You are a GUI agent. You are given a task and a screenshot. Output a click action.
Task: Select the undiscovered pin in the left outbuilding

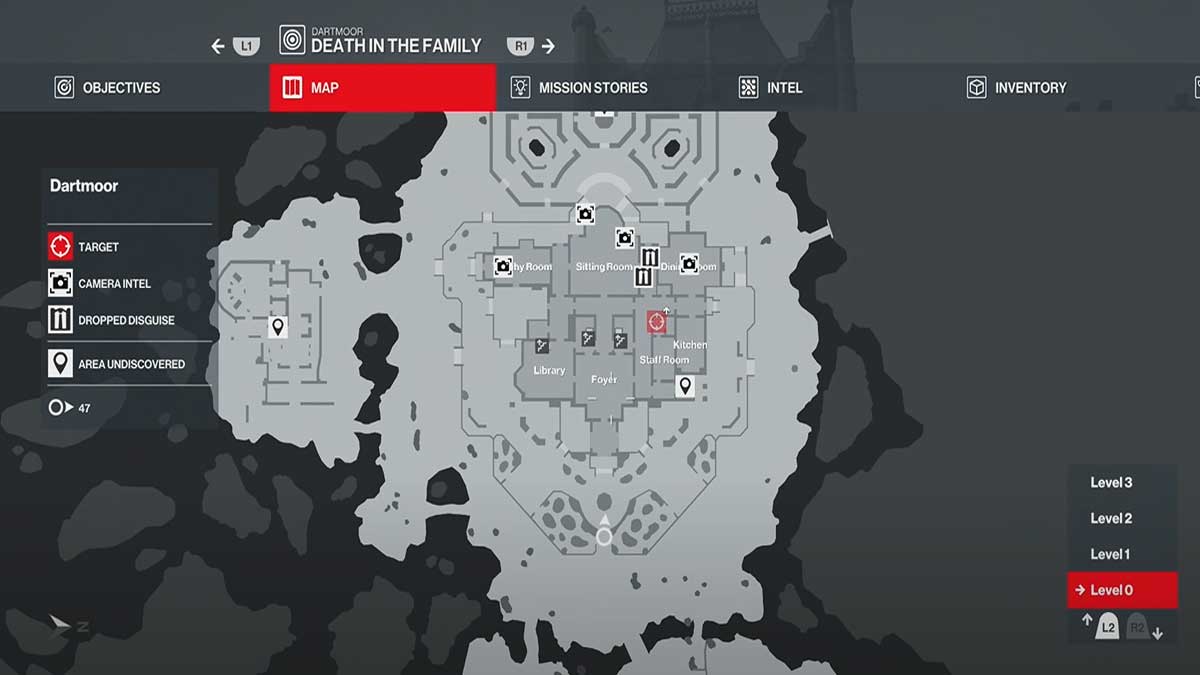[278, 327]
